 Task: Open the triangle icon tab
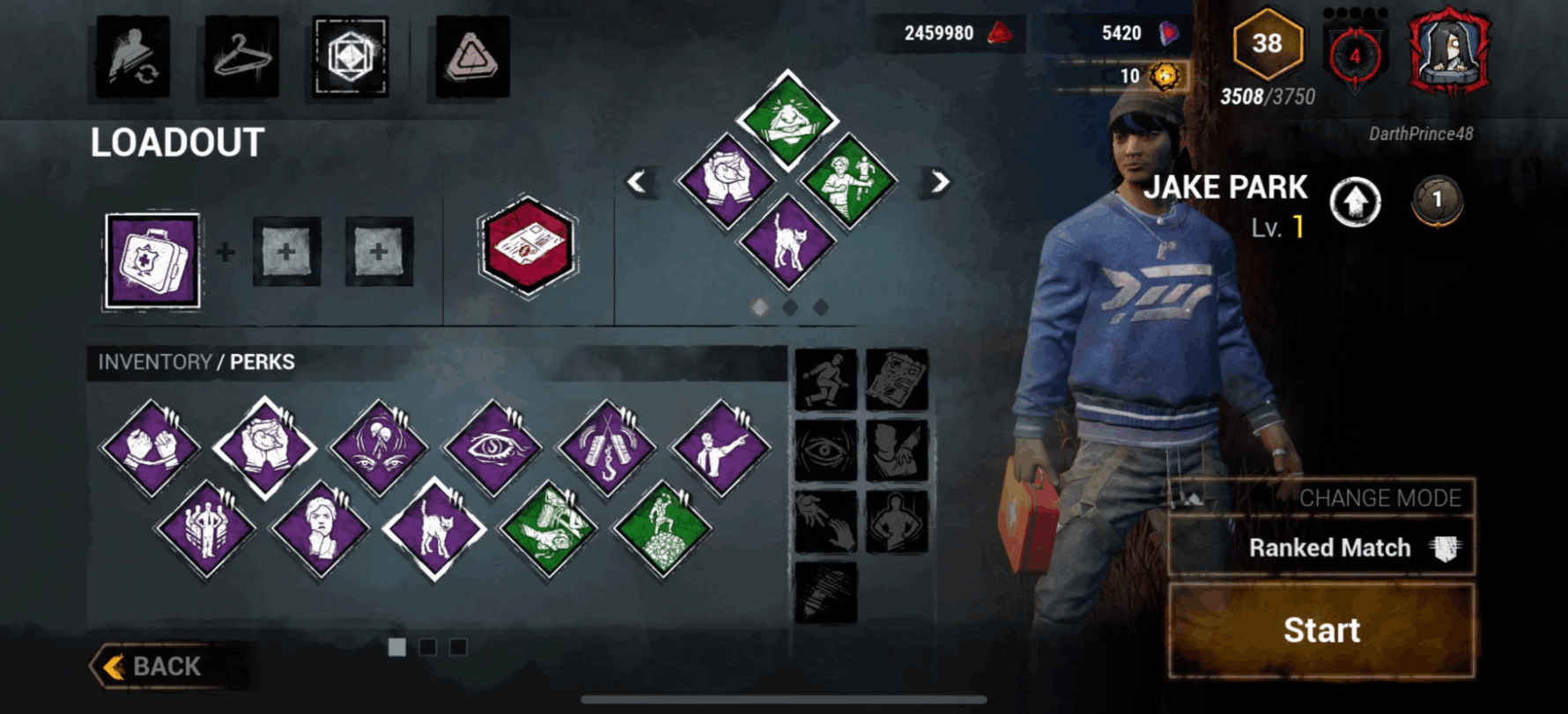(473, 57)
